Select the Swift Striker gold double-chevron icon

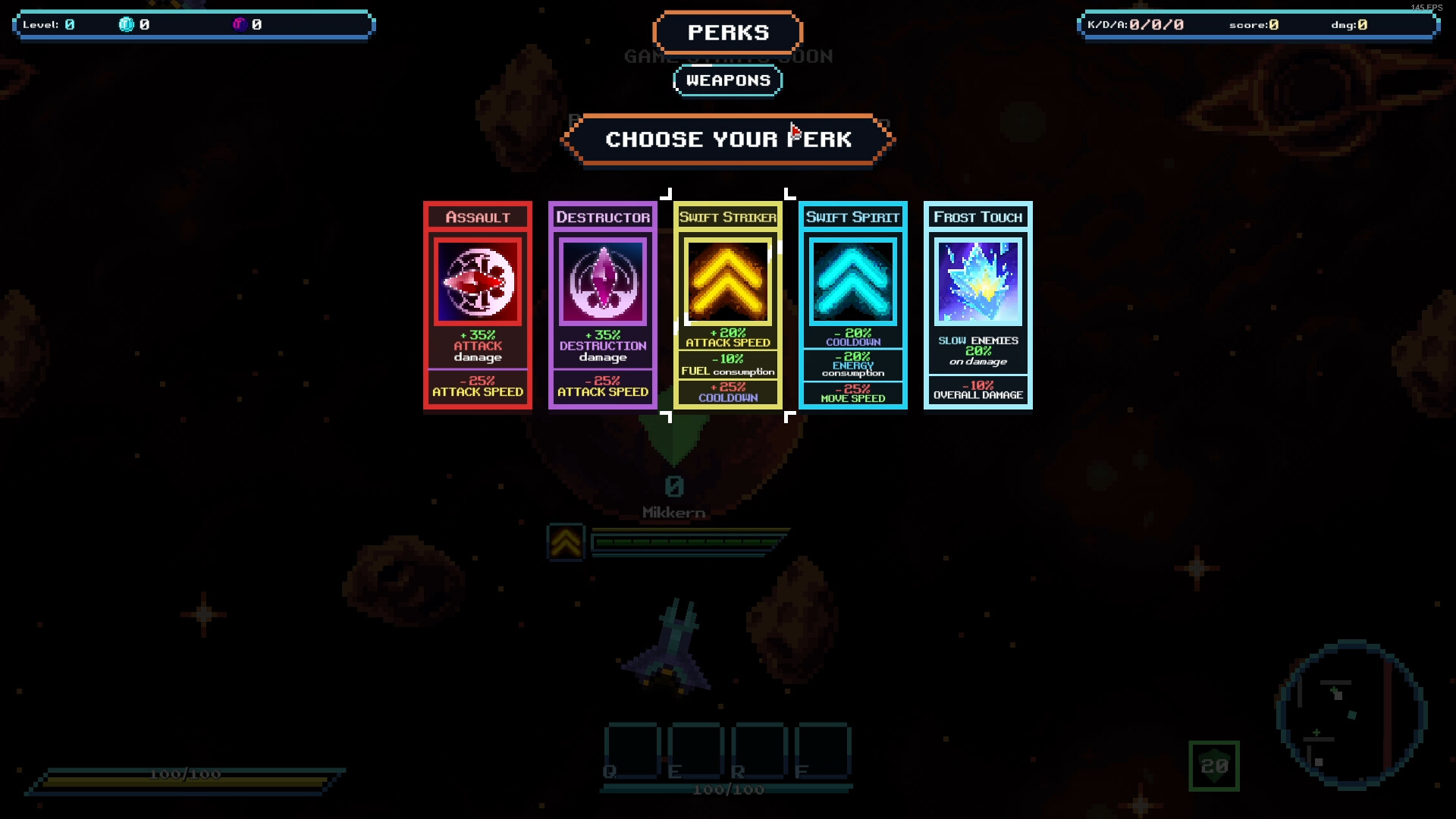tap(727, 280)
